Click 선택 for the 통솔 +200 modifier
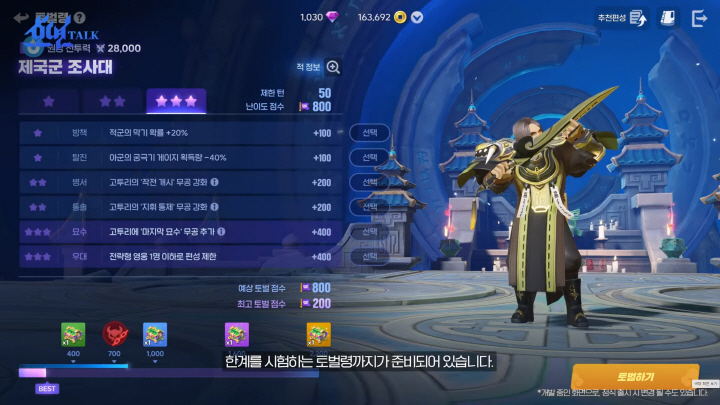The height and width of the screenshot is (405, 720). pos(370,208)
